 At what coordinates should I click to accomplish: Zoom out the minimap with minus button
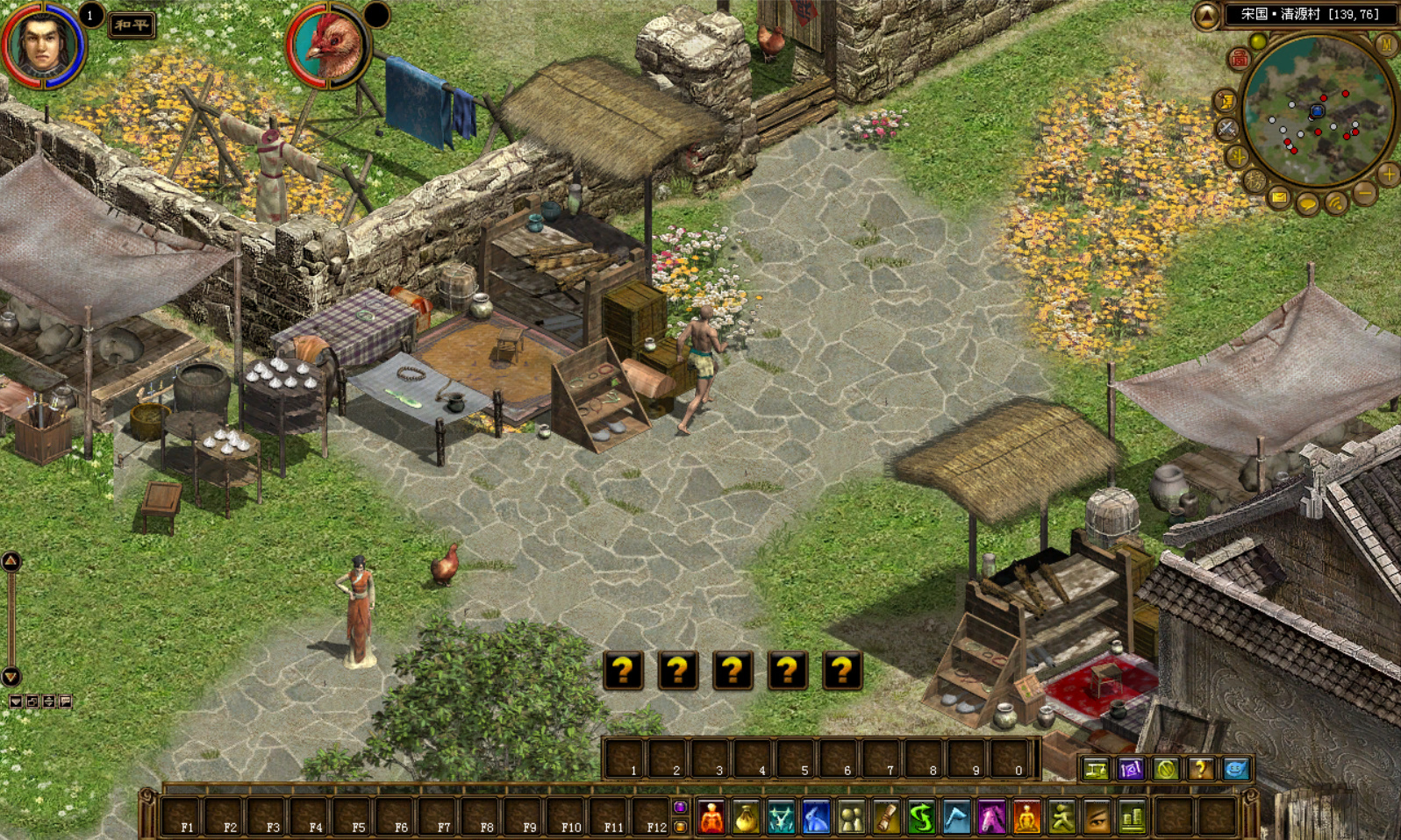tap(1365, 192)
